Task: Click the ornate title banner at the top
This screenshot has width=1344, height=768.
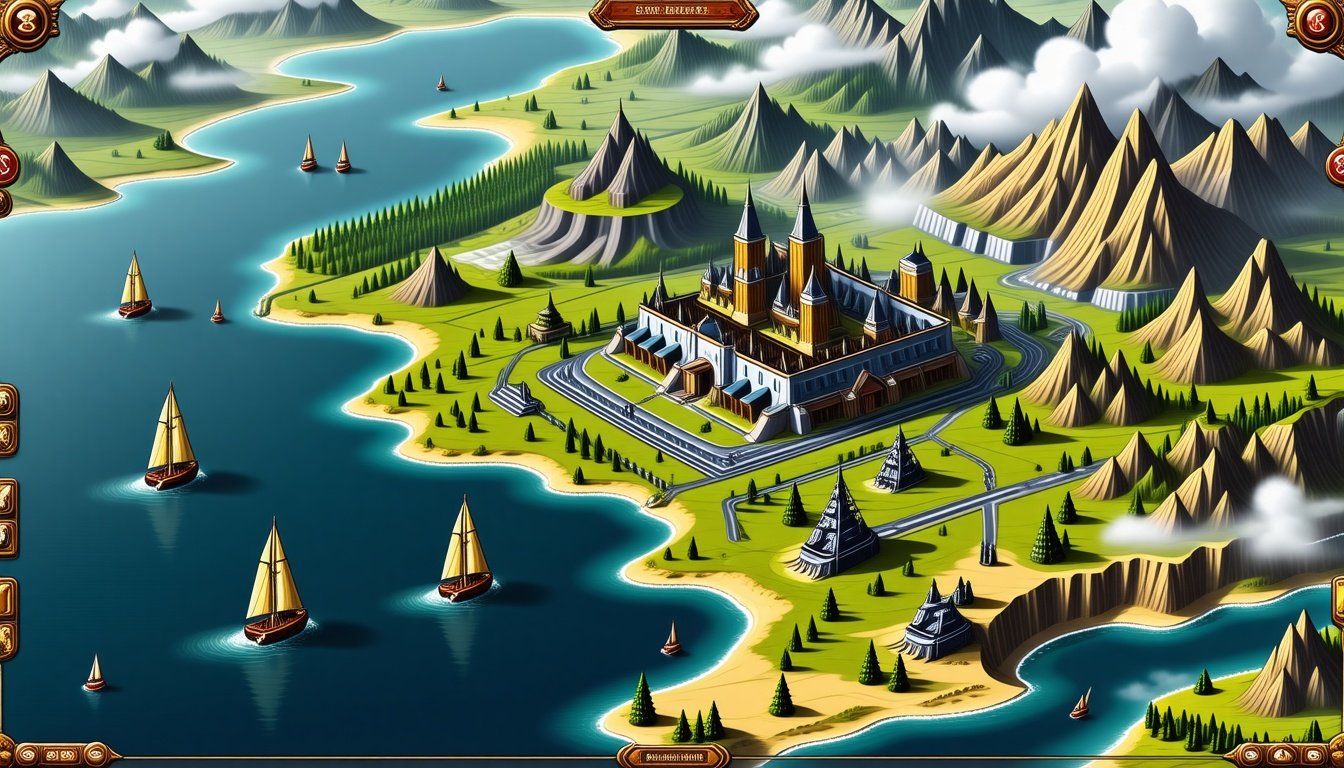Action: coord(673,13)
